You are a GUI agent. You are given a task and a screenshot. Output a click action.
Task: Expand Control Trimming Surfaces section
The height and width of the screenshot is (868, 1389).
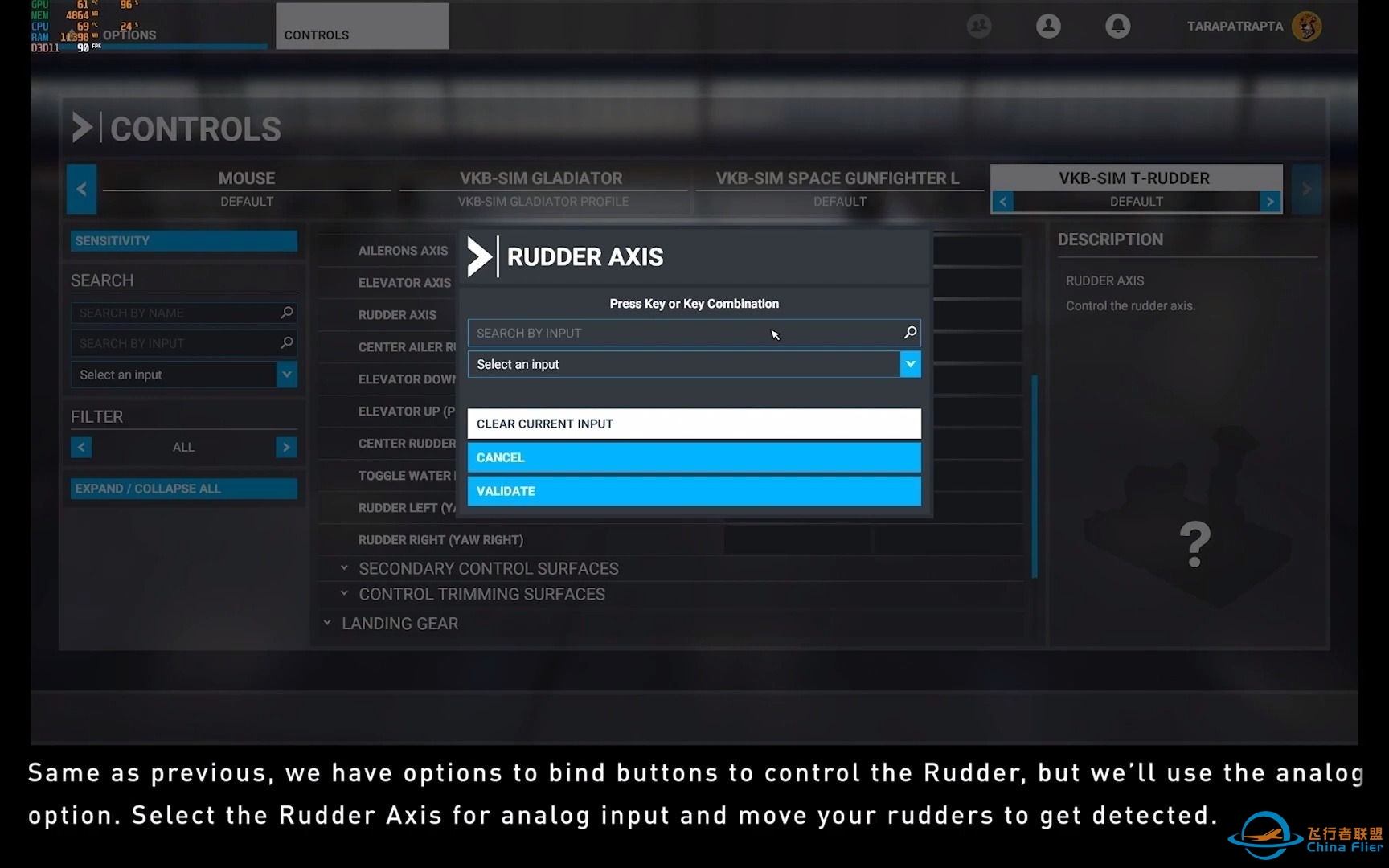pos(481,595)
